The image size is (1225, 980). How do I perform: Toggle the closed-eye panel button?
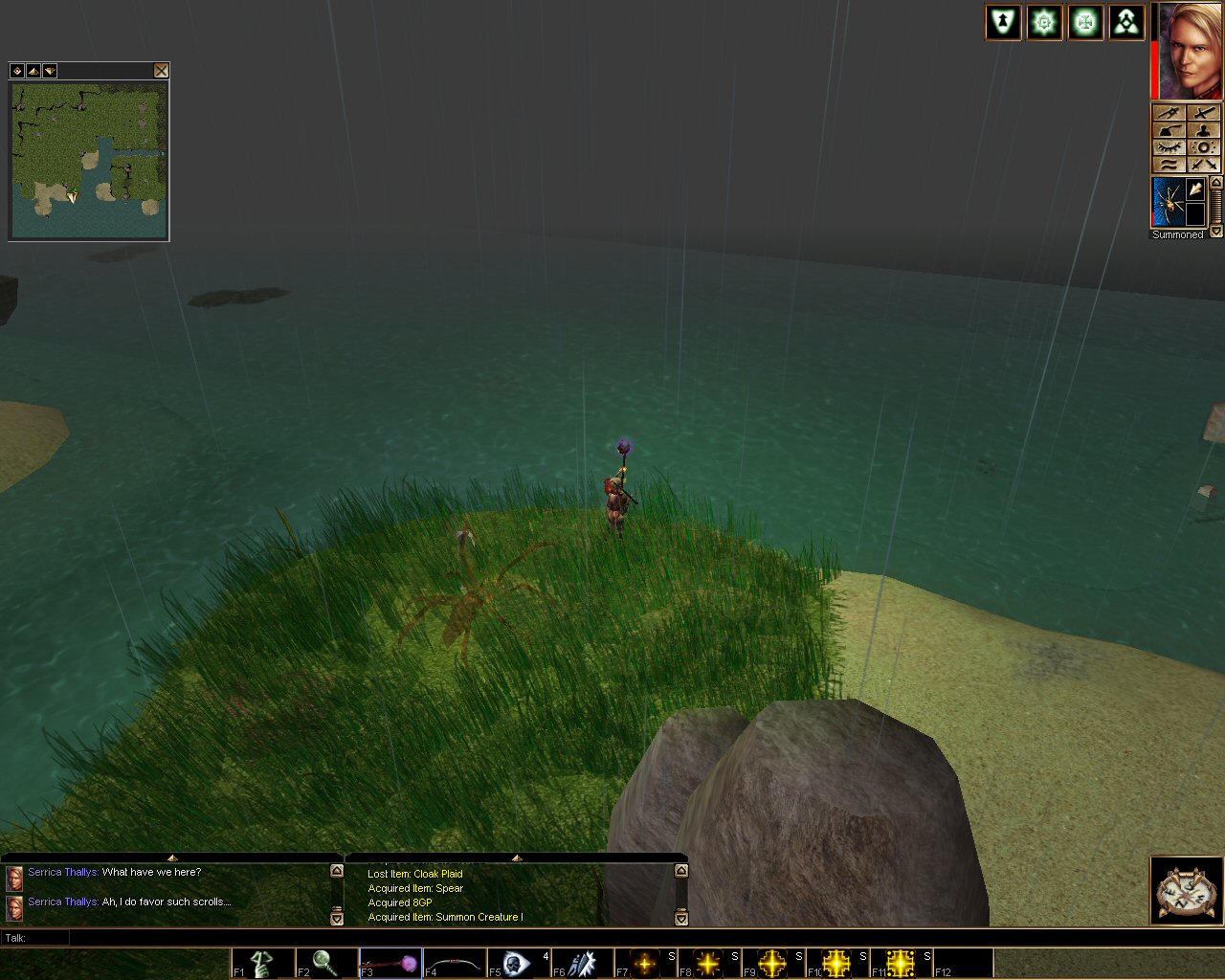(x=1169, y=147)
